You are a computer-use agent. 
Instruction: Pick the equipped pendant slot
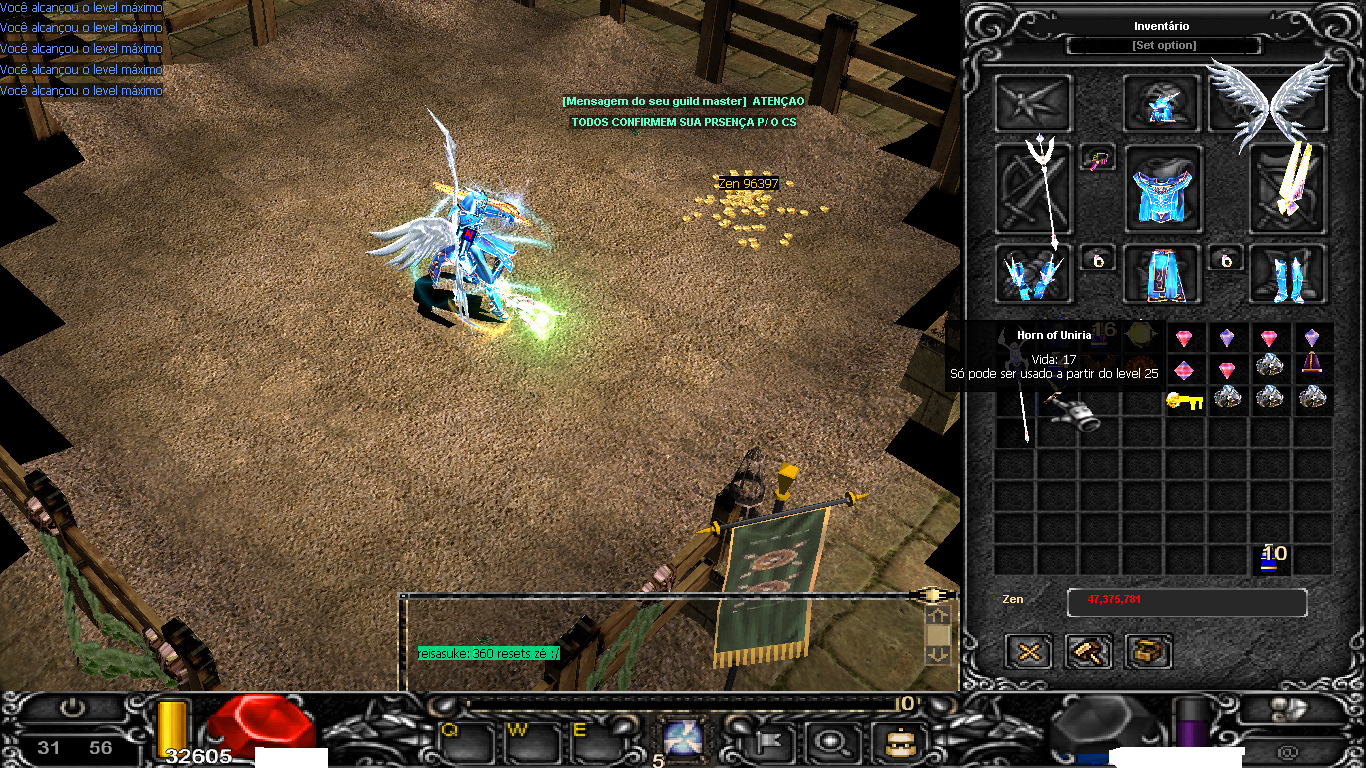1097,158
